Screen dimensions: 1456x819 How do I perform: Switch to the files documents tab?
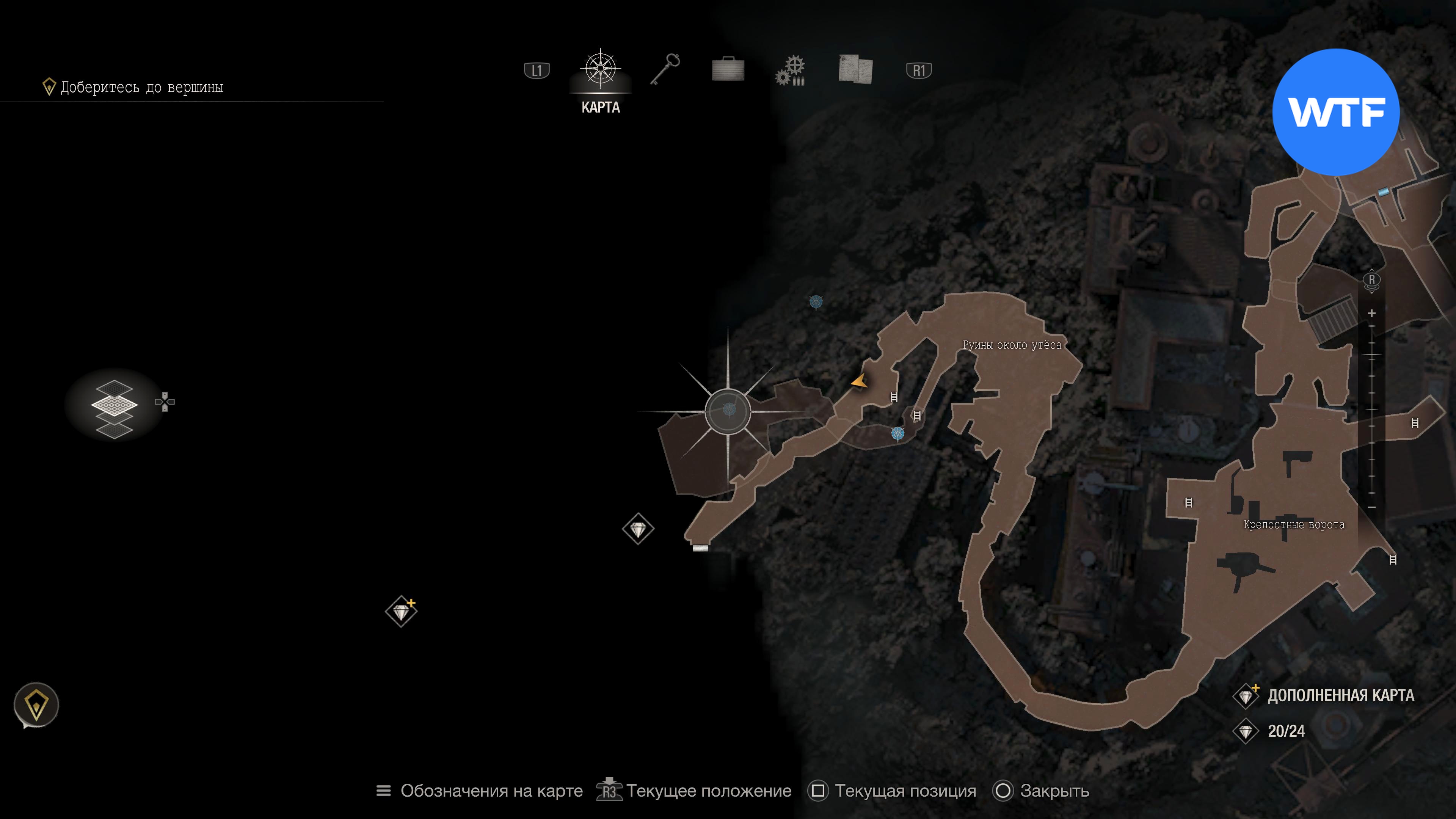[x=855, y=69]
